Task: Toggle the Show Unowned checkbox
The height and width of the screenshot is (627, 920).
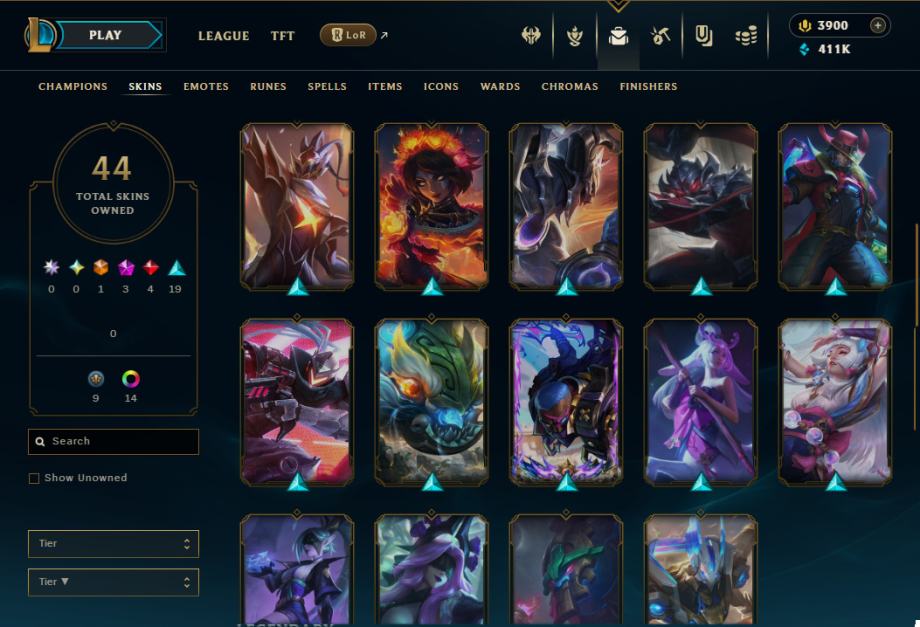Action: pyautogui.click(x=34, y=478)
